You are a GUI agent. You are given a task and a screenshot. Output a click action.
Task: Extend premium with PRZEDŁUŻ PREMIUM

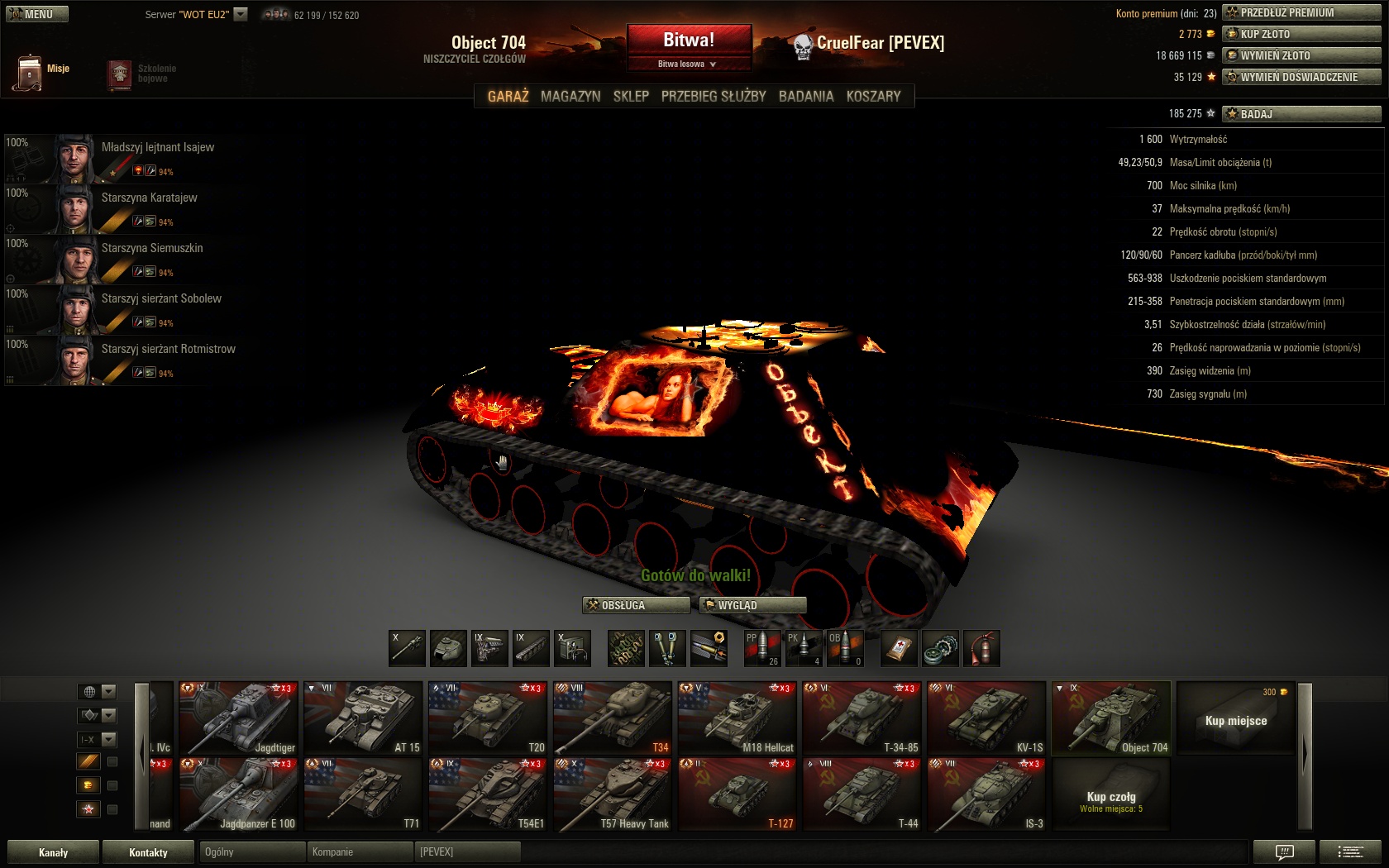point(1301,12)
